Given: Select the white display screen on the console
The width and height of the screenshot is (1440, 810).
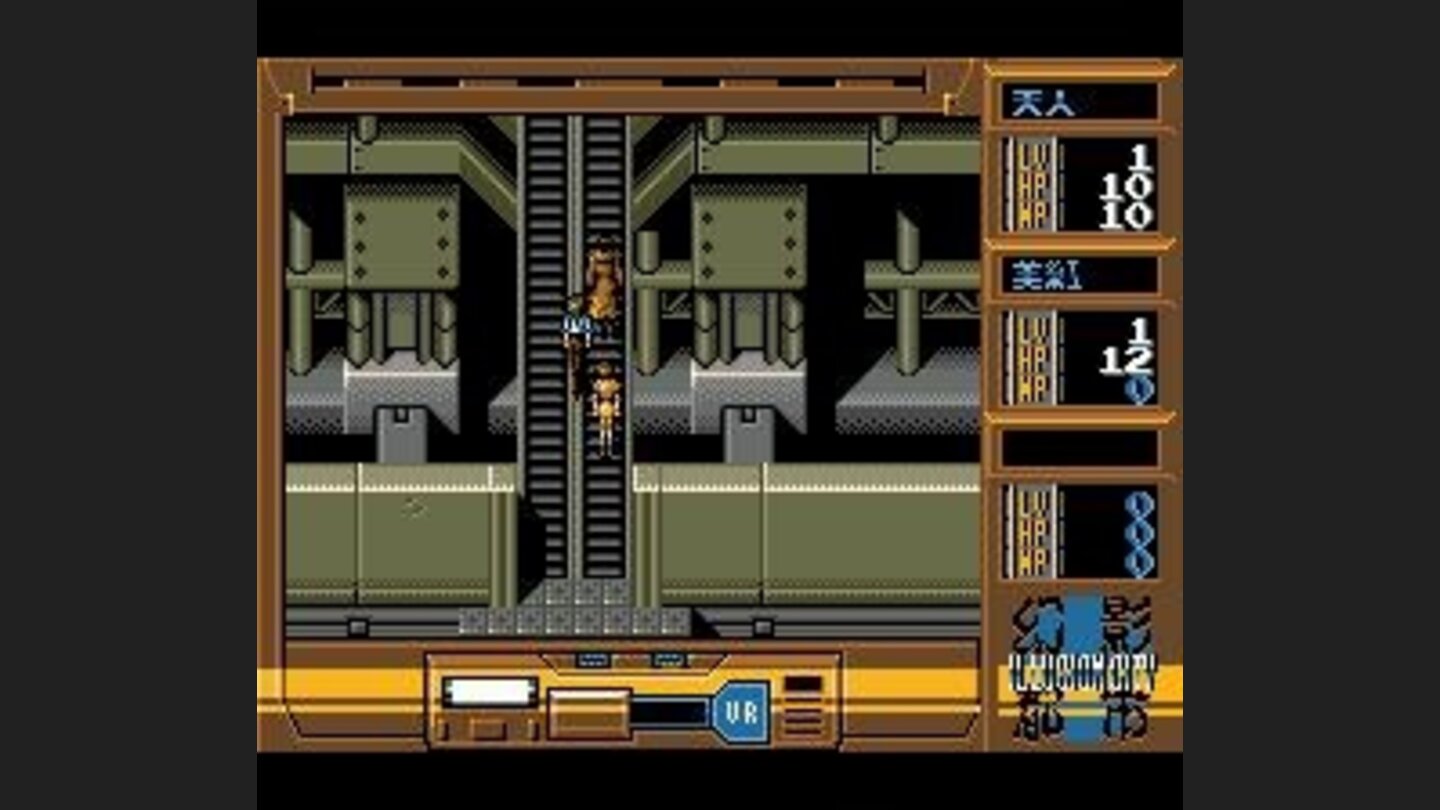Looking at the screenshot, I should 490,690.
